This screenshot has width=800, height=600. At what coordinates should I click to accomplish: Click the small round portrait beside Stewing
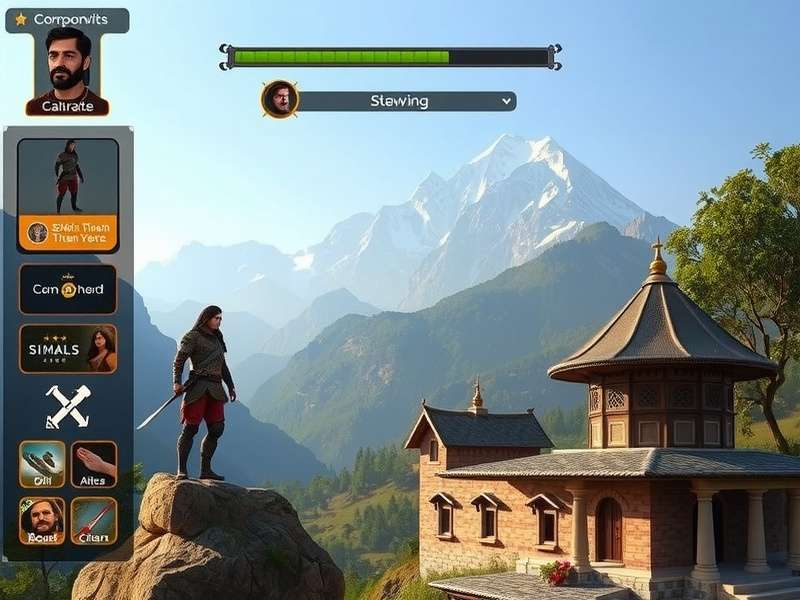280,100
